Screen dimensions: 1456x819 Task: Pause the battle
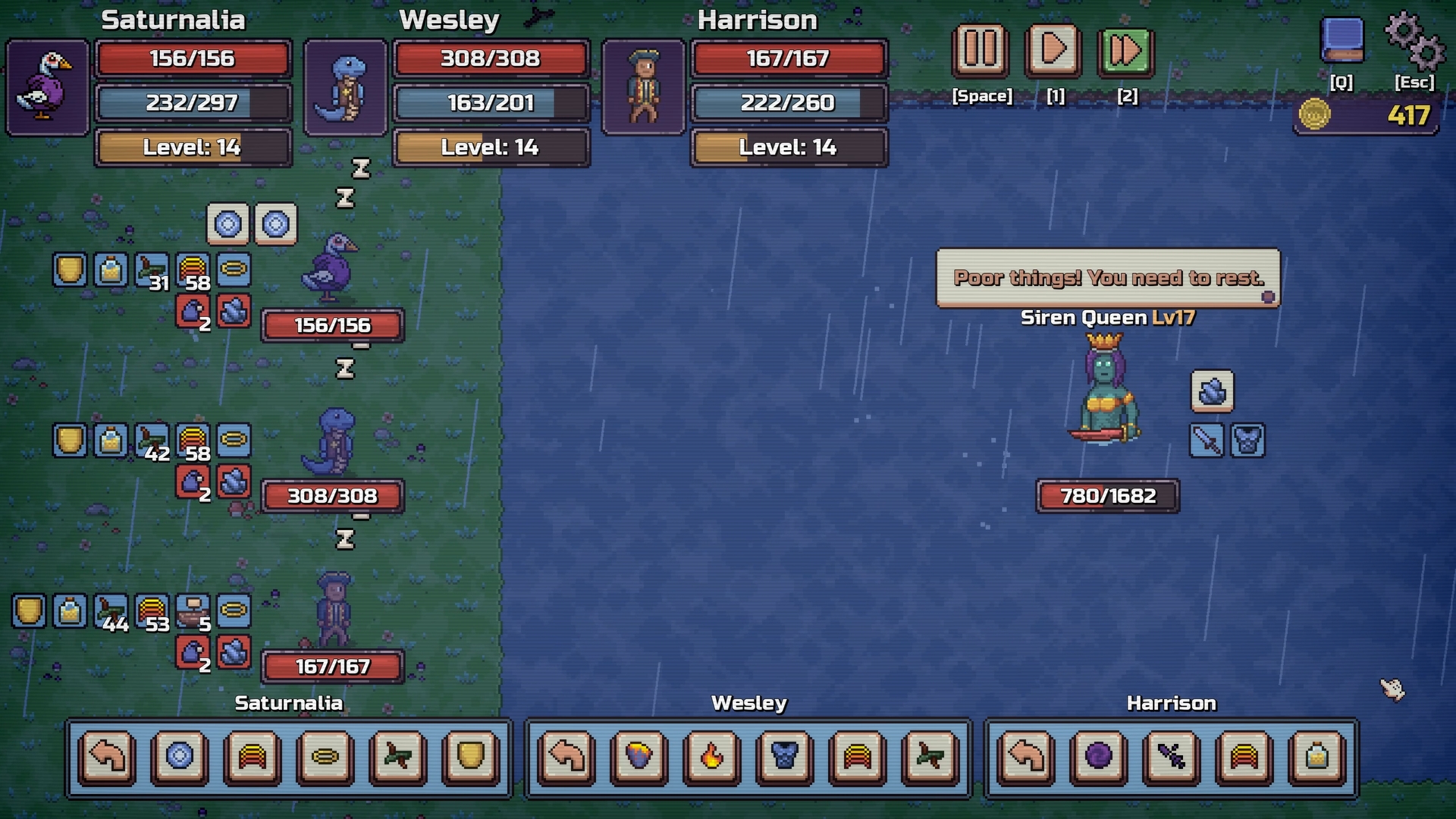point(981,51)
